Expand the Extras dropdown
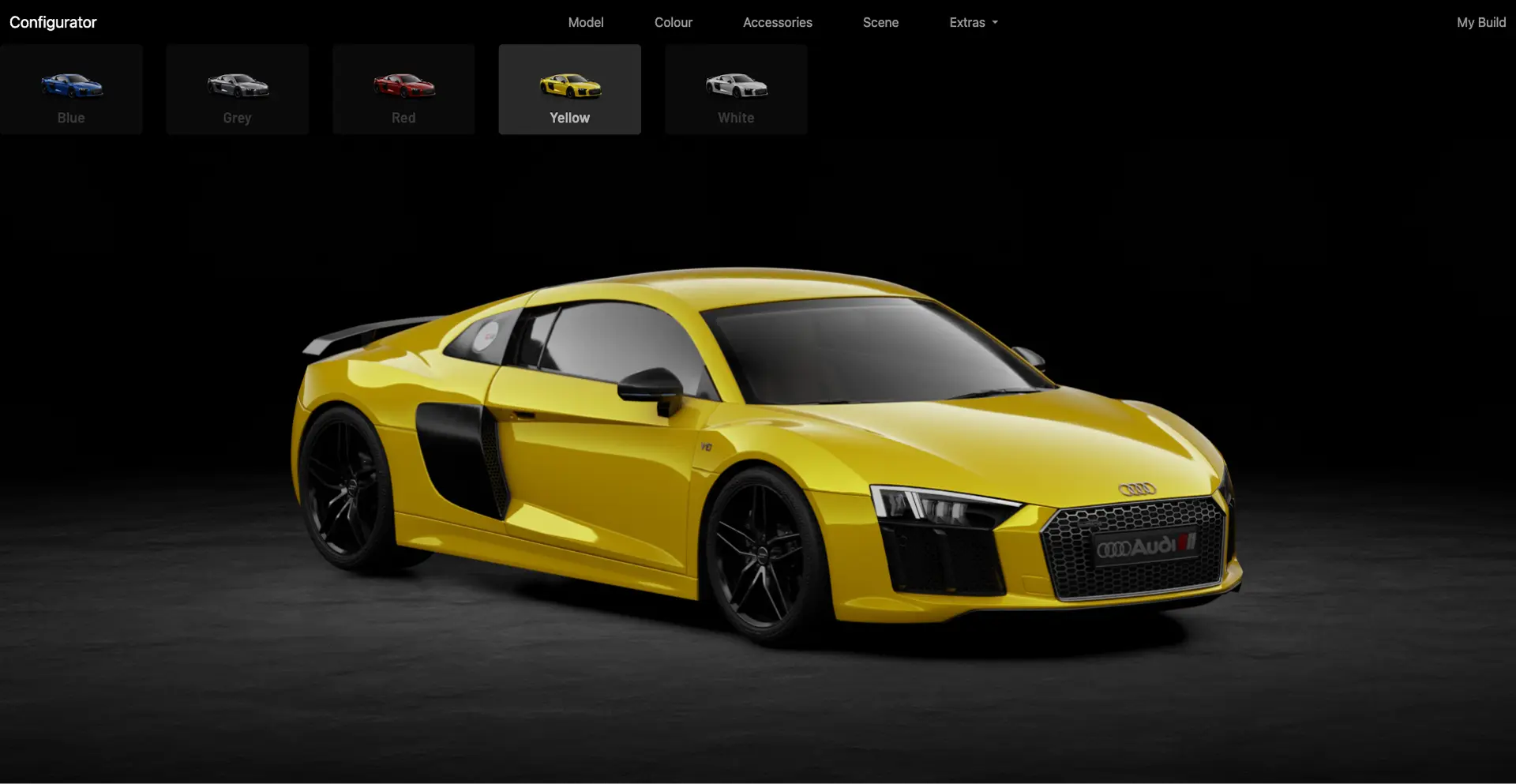The image size is (1516, 784). tap(973, 22)
